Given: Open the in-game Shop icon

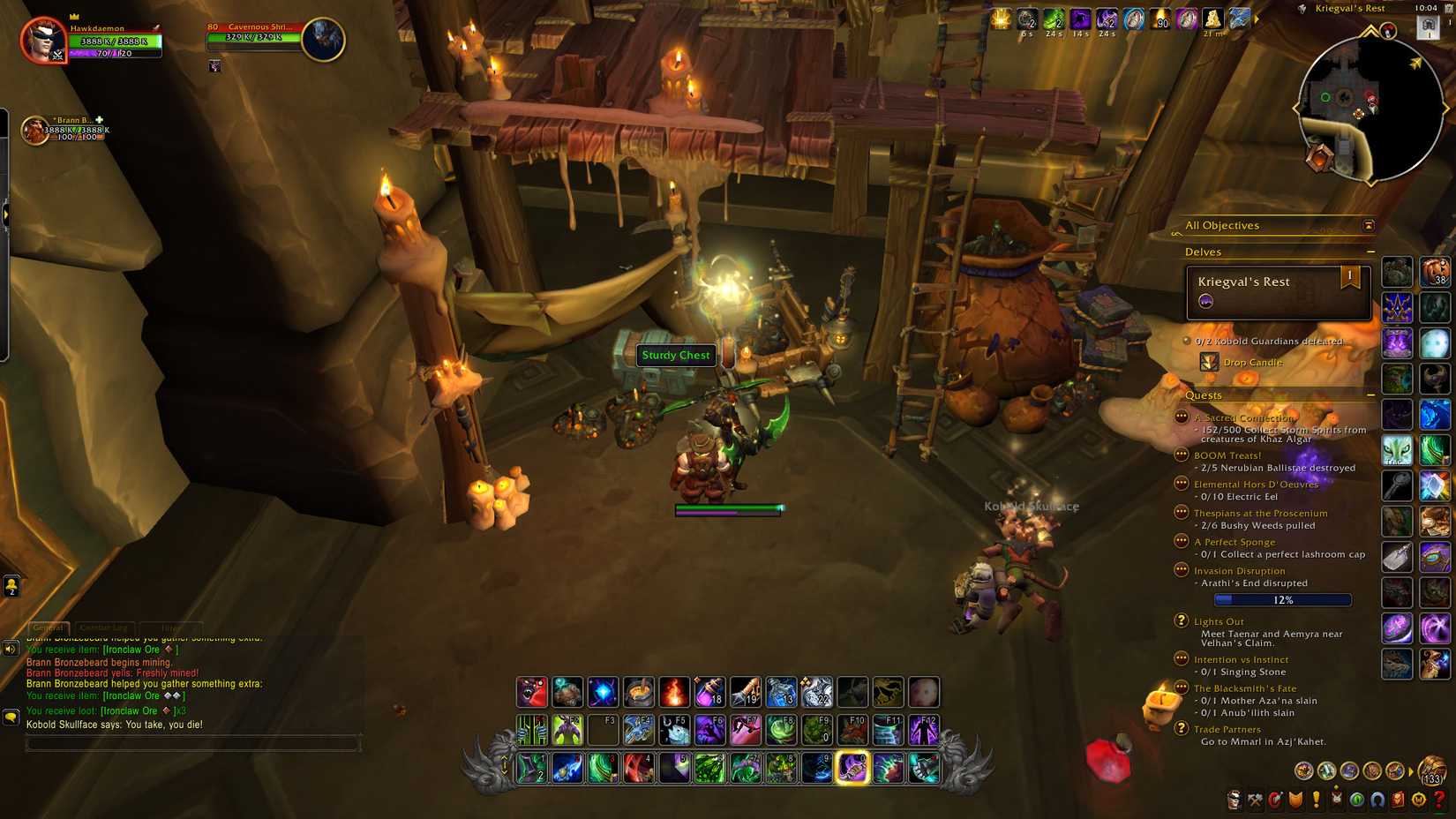Looking at the screenshot, I should 1416,800.
